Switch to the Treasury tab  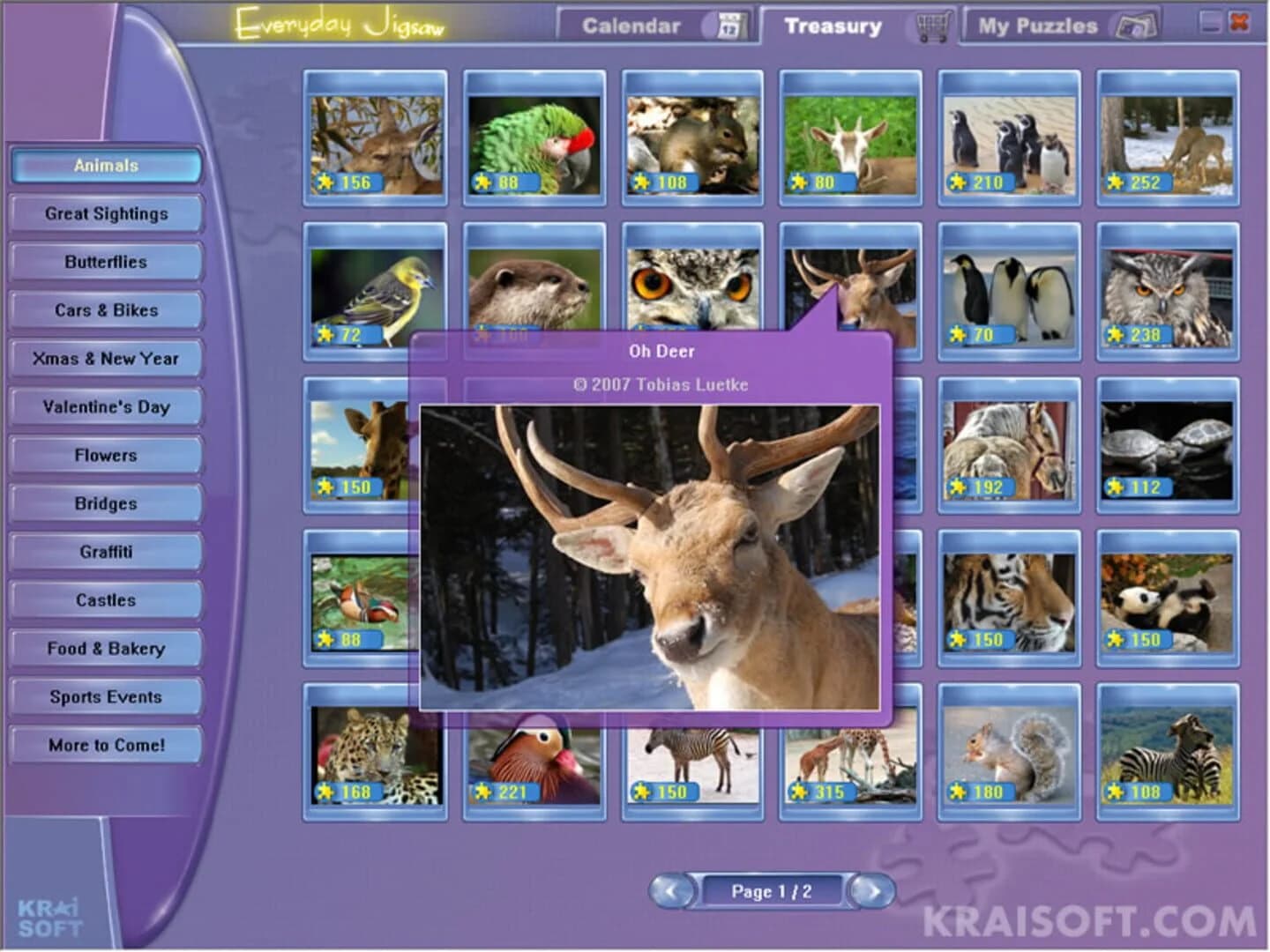point(832,25)
